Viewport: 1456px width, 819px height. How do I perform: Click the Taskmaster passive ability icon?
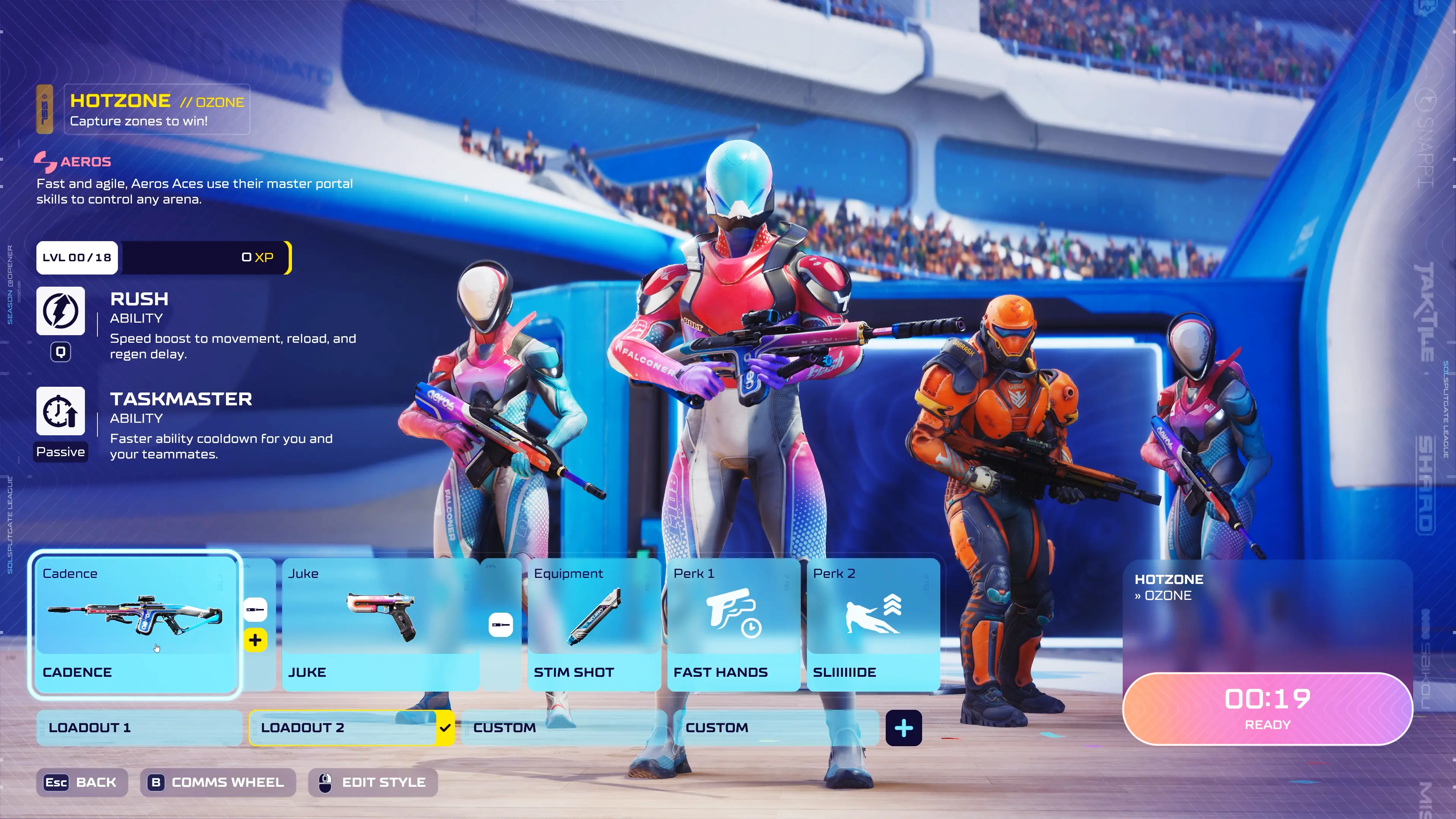[61, 411]
